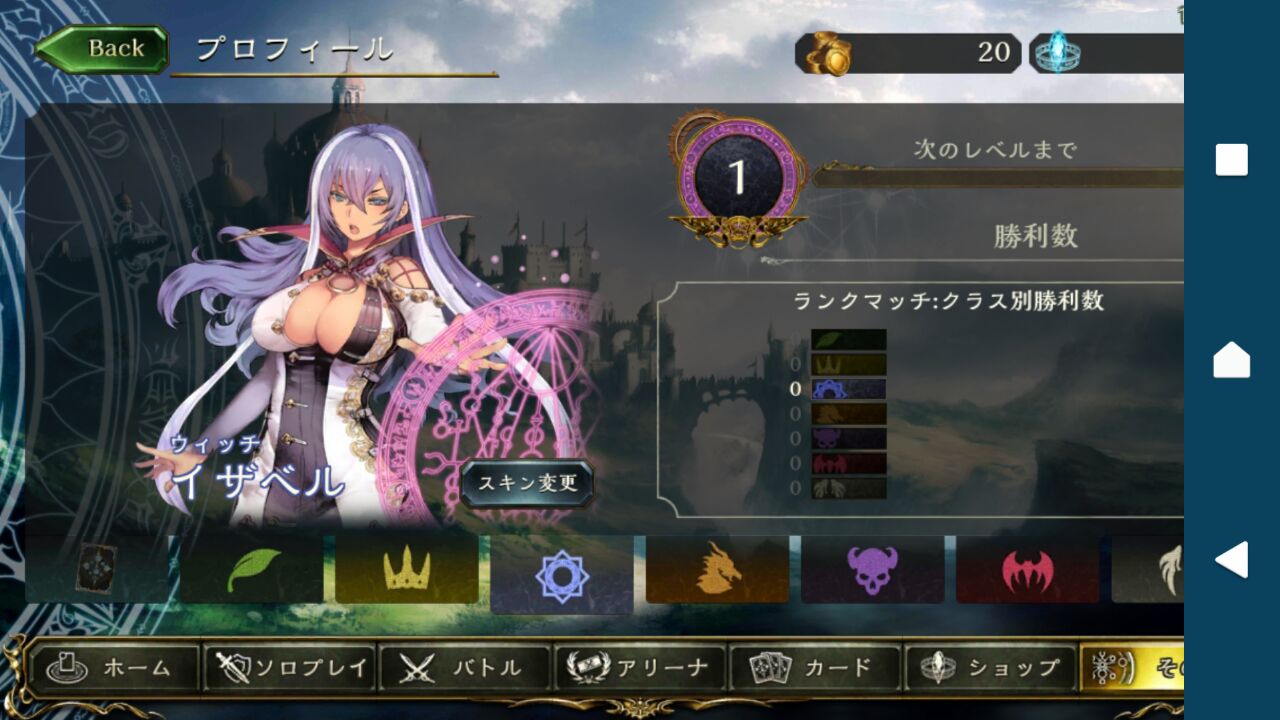Enter the バトル battle menu

click(x=463, y=668)
